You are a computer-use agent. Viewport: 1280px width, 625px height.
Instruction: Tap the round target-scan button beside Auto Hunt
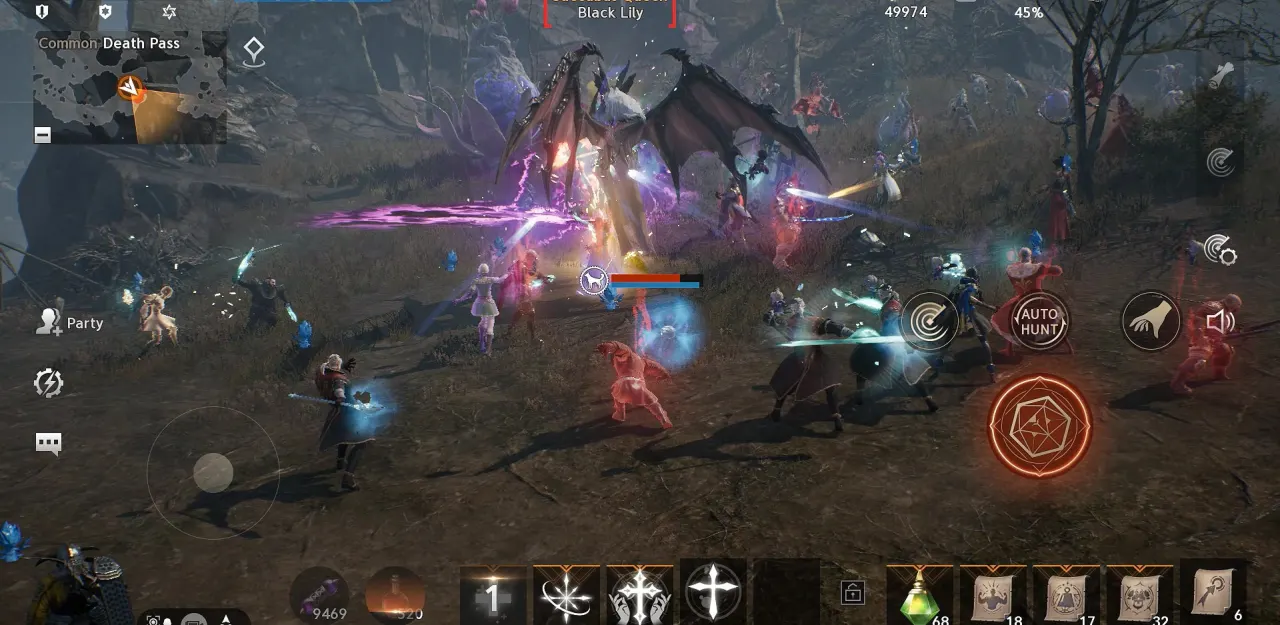pyautogui.click(x=930, y=321)
